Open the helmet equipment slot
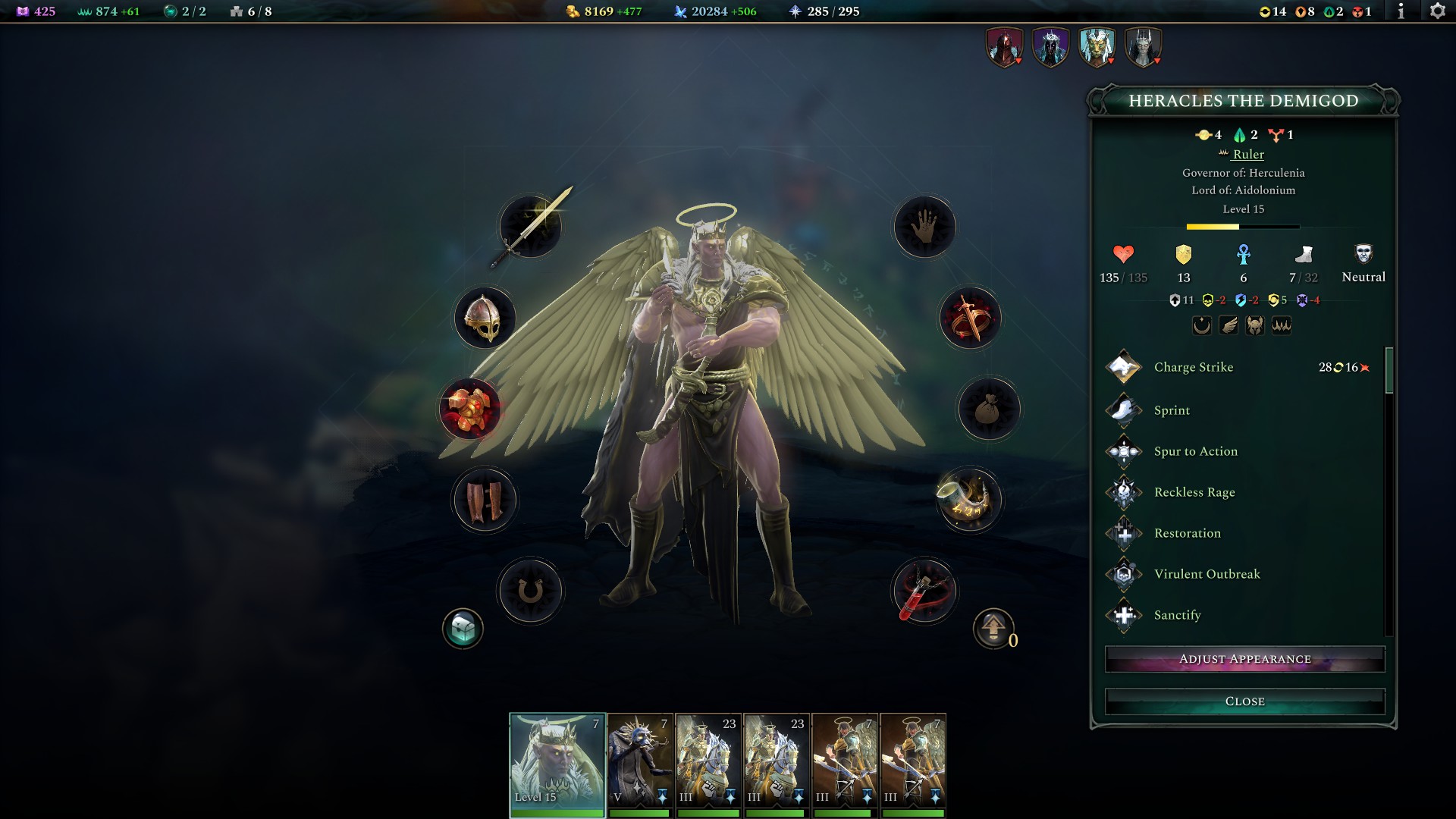Image resolution: width=1456 pixels, height=819 pixels. (x=484, y=318)
